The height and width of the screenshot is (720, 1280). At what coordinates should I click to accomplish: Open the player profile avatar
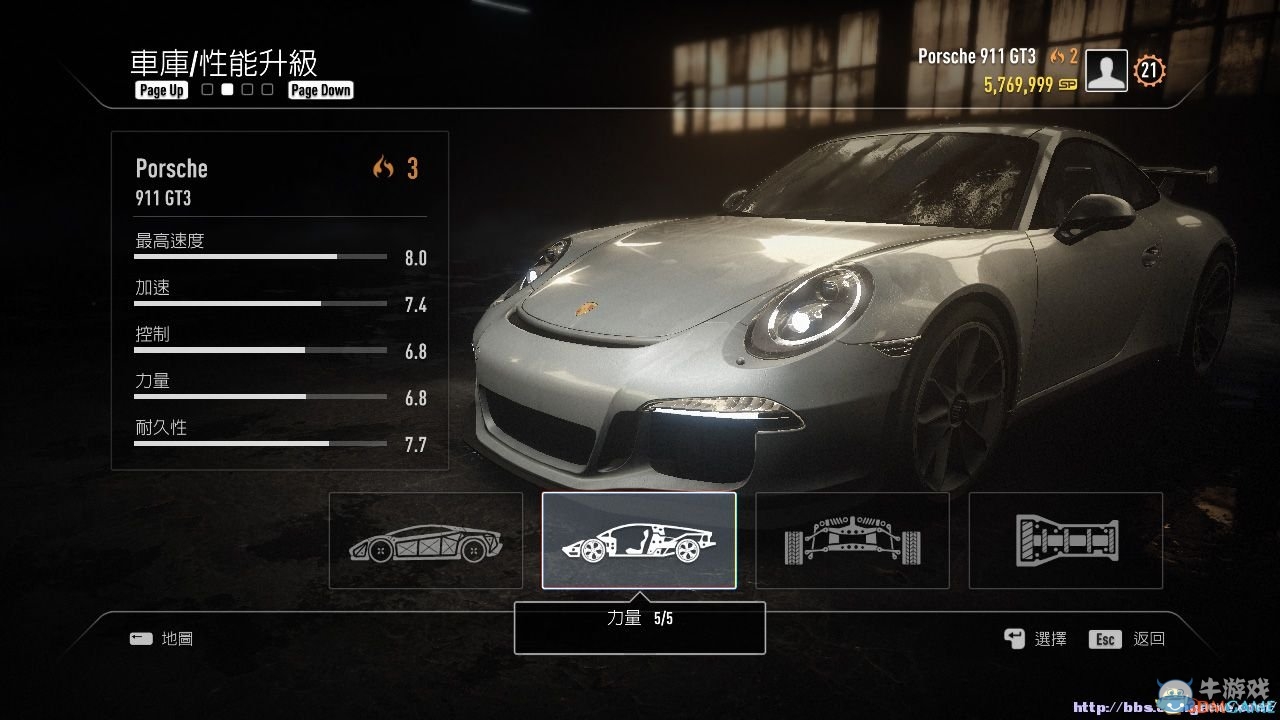pyautogui.click(x=1106, y=71)
